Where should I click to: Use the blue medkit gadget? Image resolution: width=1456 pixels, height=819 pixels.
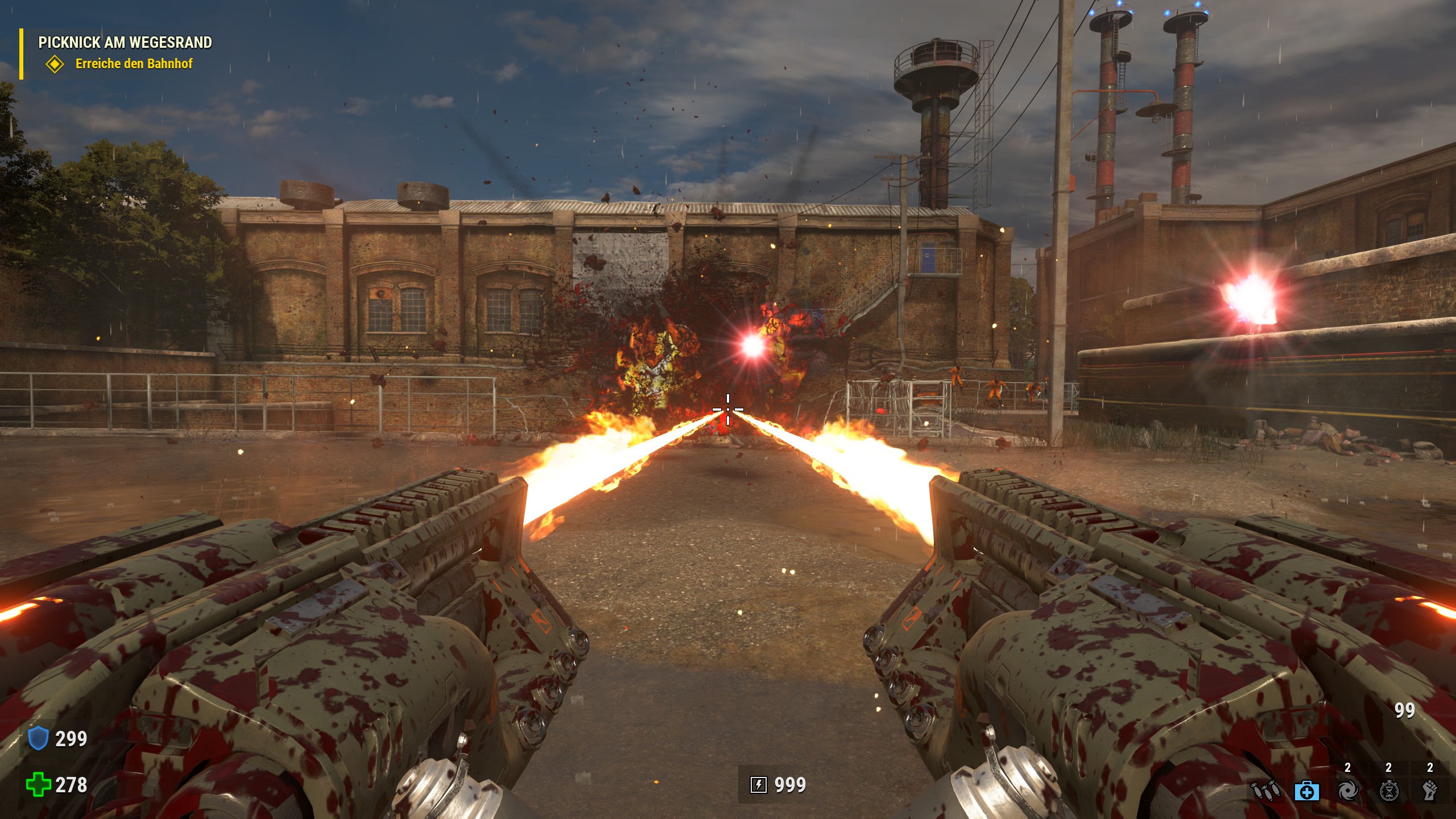(x=1306, y=791)
